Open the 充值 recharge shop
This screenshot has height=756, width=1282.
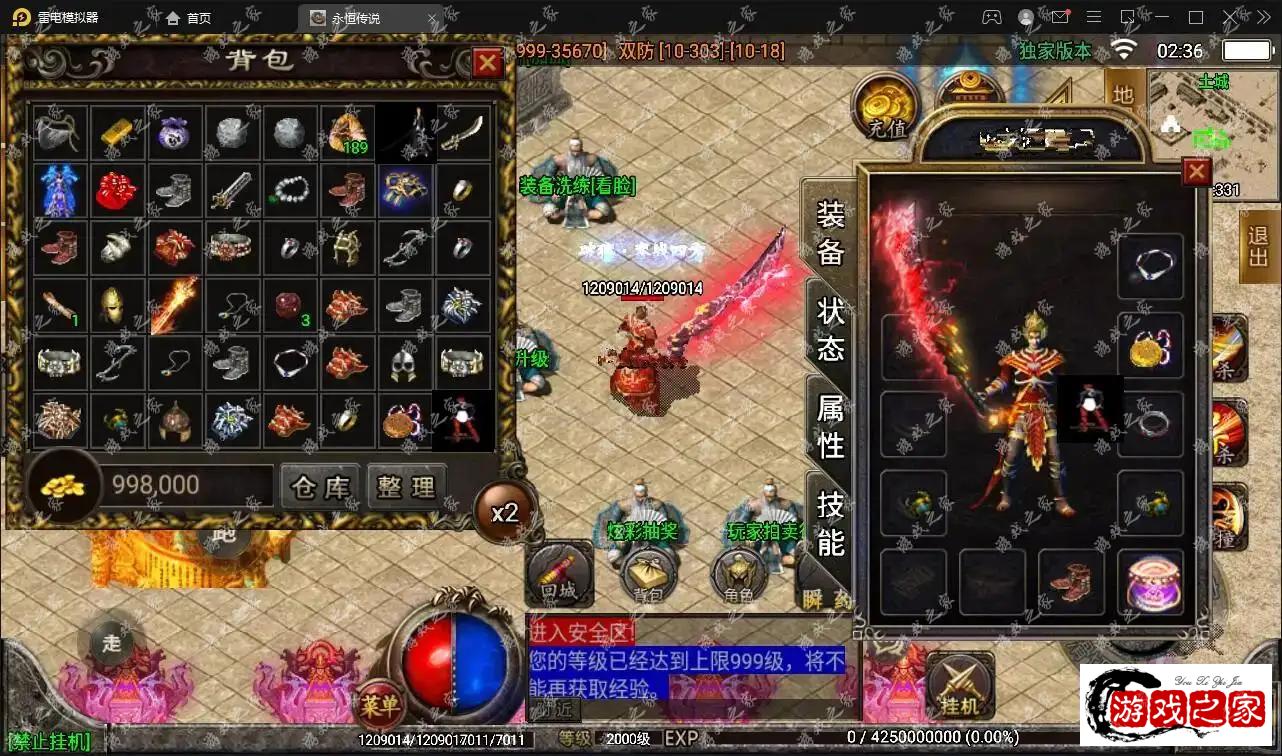(886, 108)
